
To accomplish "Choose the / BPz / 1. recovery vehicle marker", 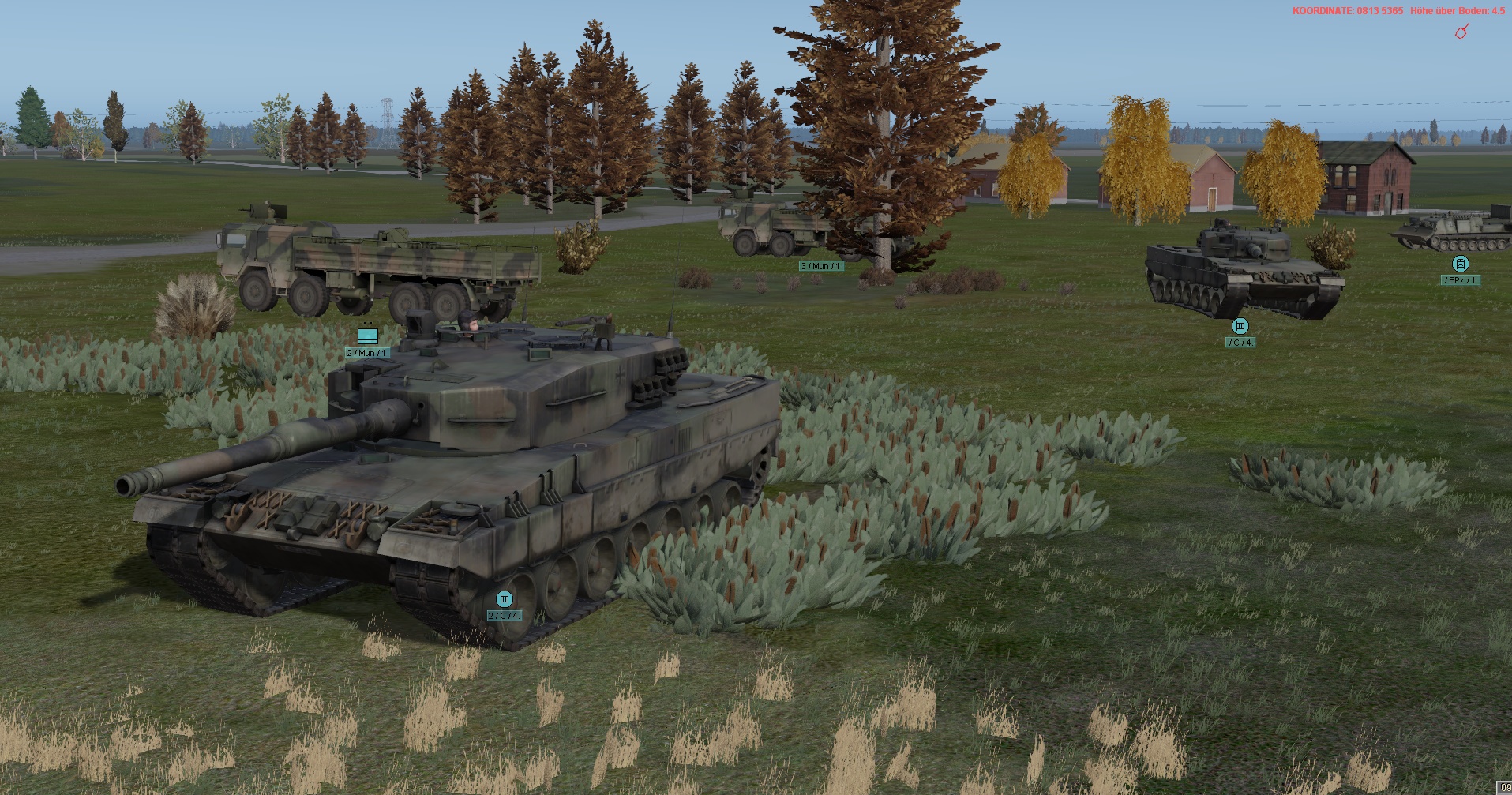I will 1460,264.
